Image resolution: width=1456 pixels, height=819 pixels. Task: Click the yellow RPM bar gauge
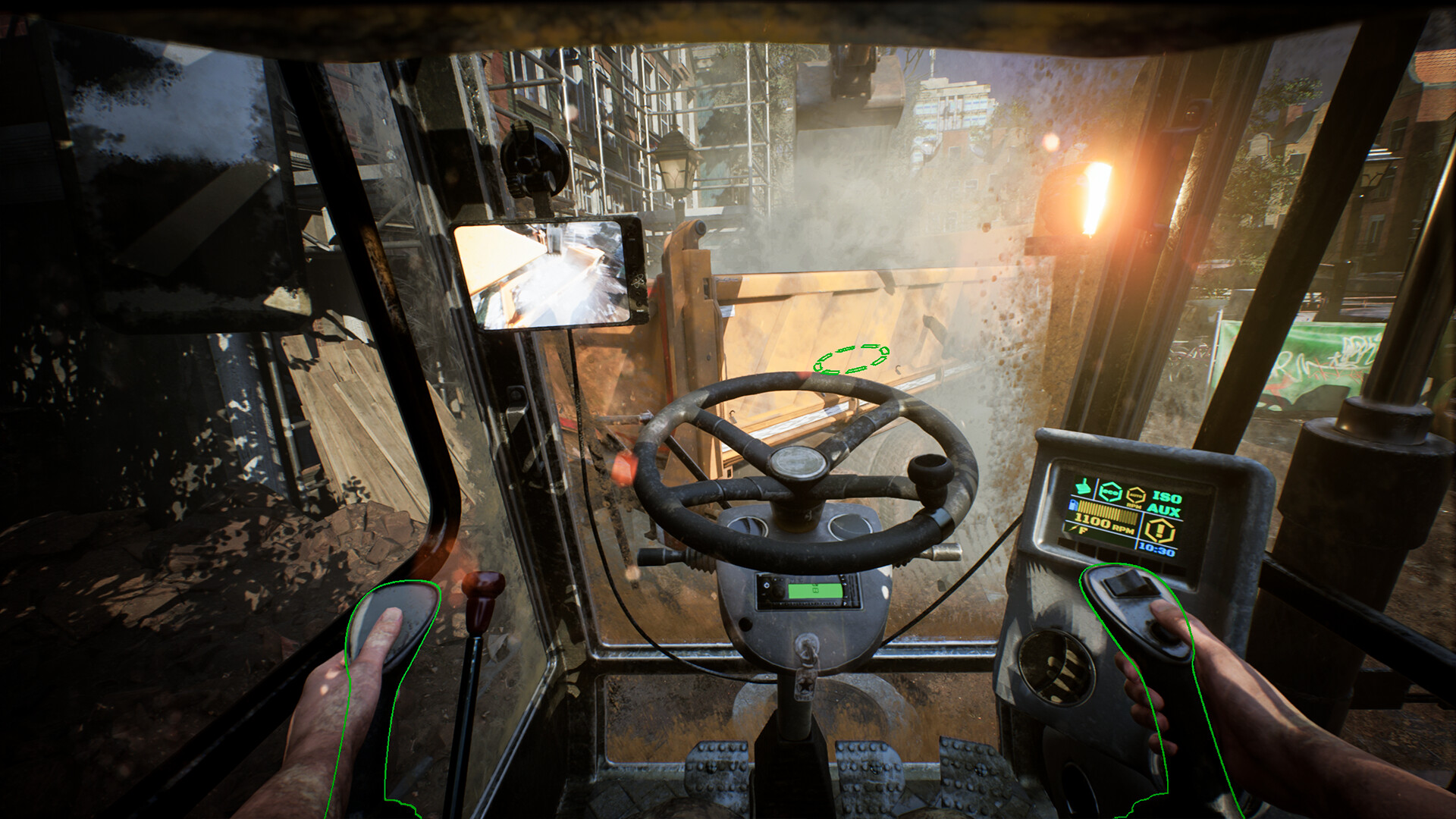point(1106,510)
